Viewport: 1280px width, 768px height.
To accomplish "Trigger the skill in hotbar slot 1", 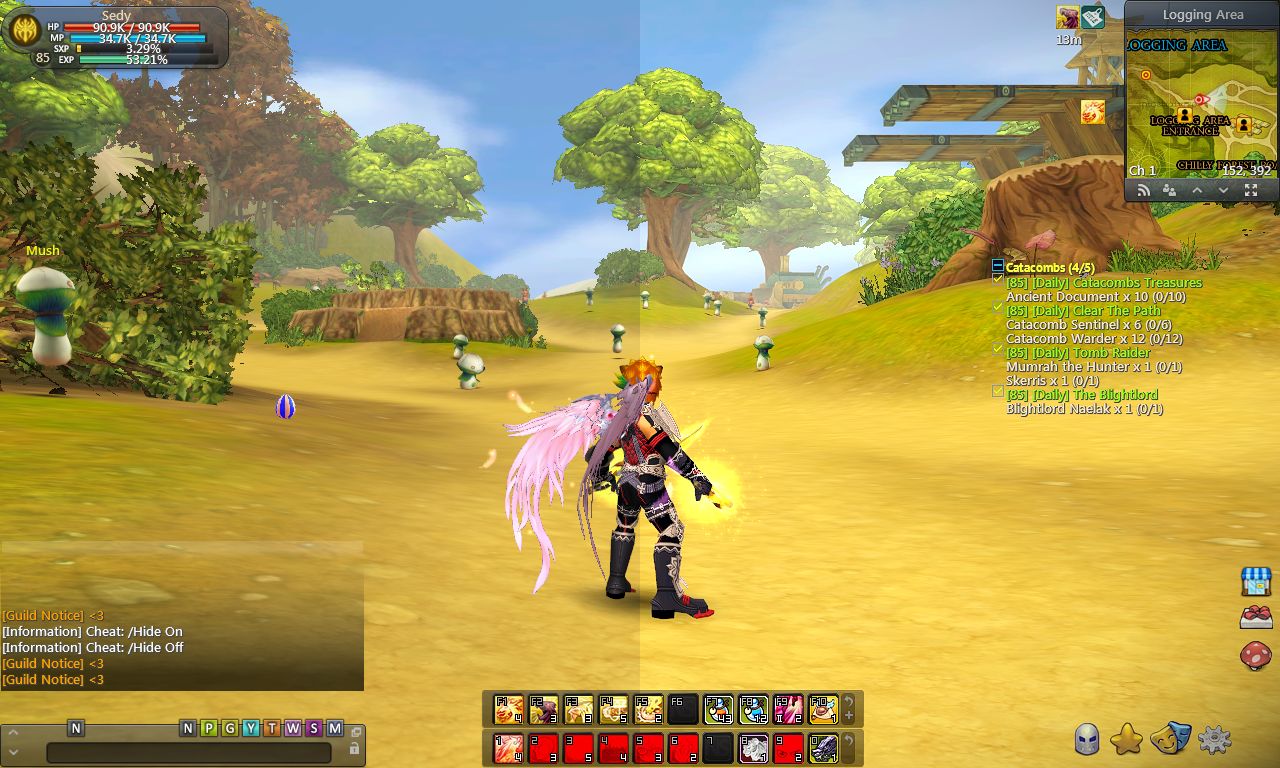I will [509, 747].
